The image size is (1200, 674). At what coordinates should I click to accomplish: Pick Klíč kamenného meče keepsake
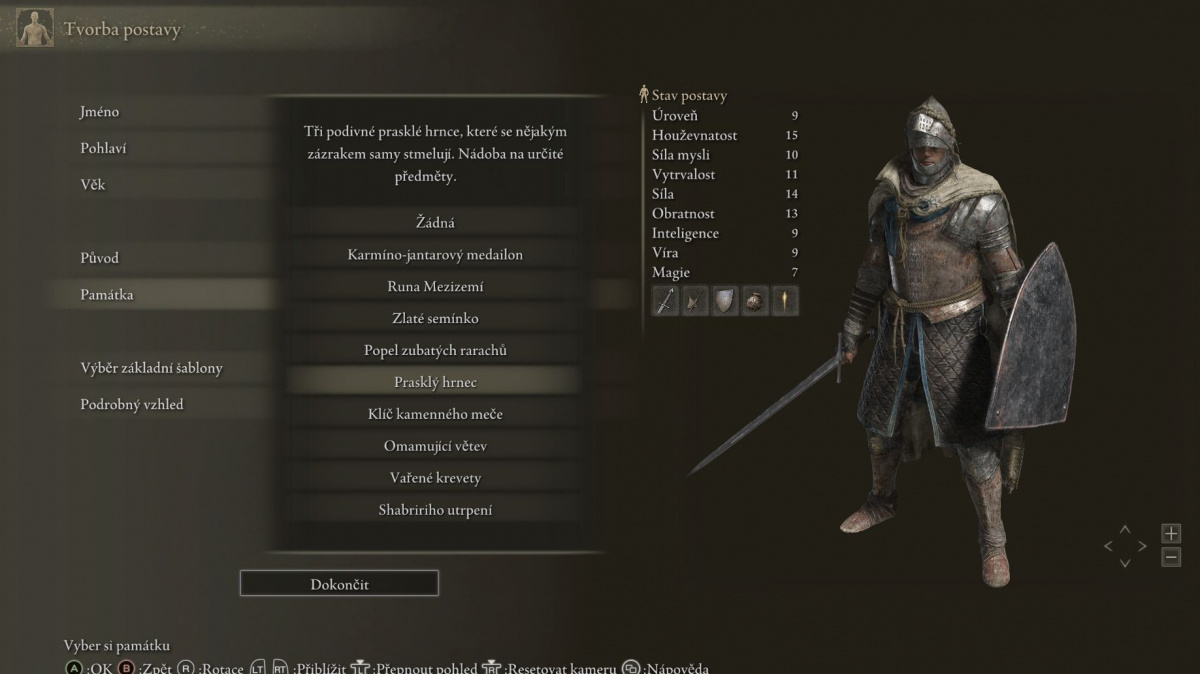tap(435, 414)
